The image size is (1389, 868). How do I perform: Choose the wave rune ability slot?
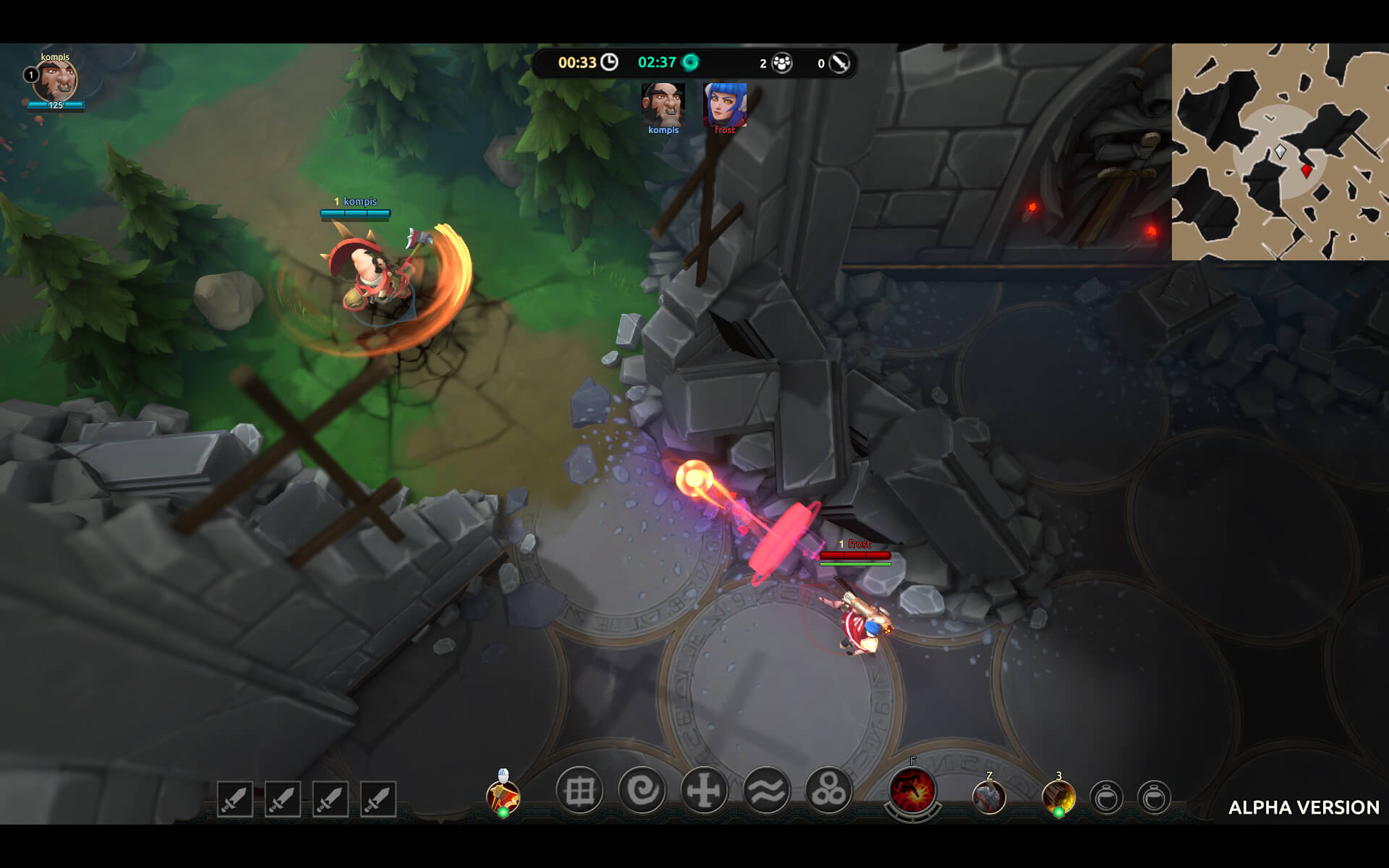(x=766, y=791)
